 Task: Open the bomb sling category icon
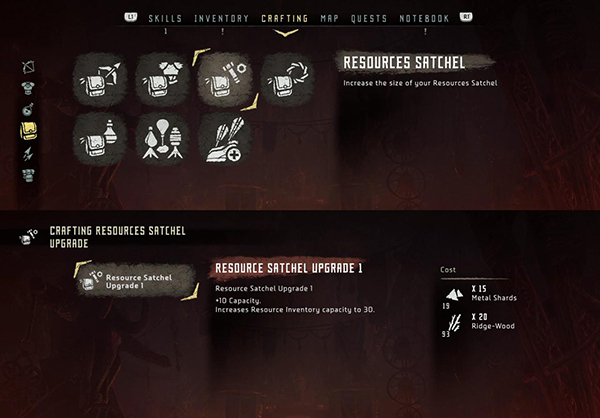(28, 109)
